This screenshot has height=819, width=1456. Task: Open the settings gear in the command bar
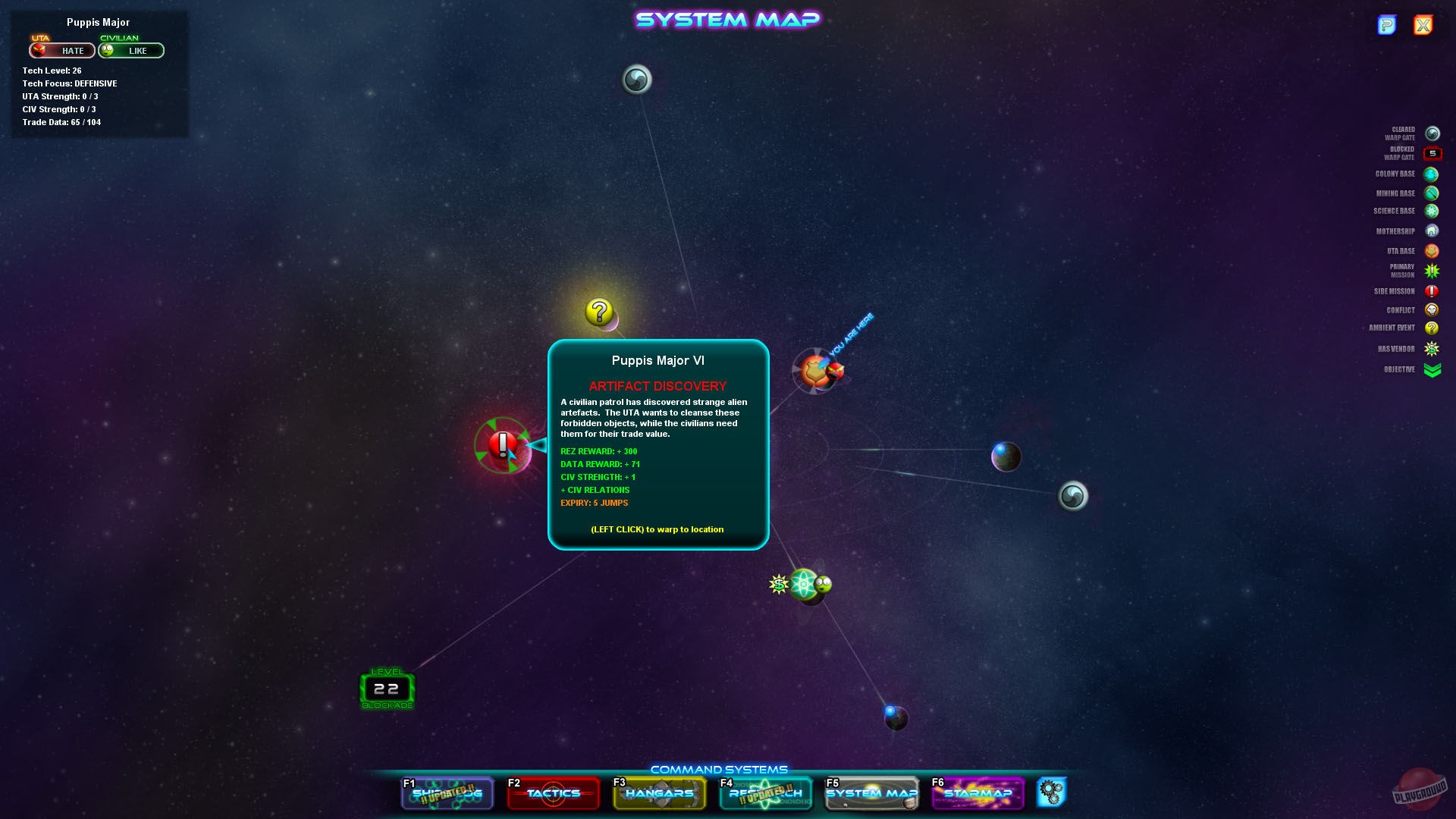coord(1053,791)
